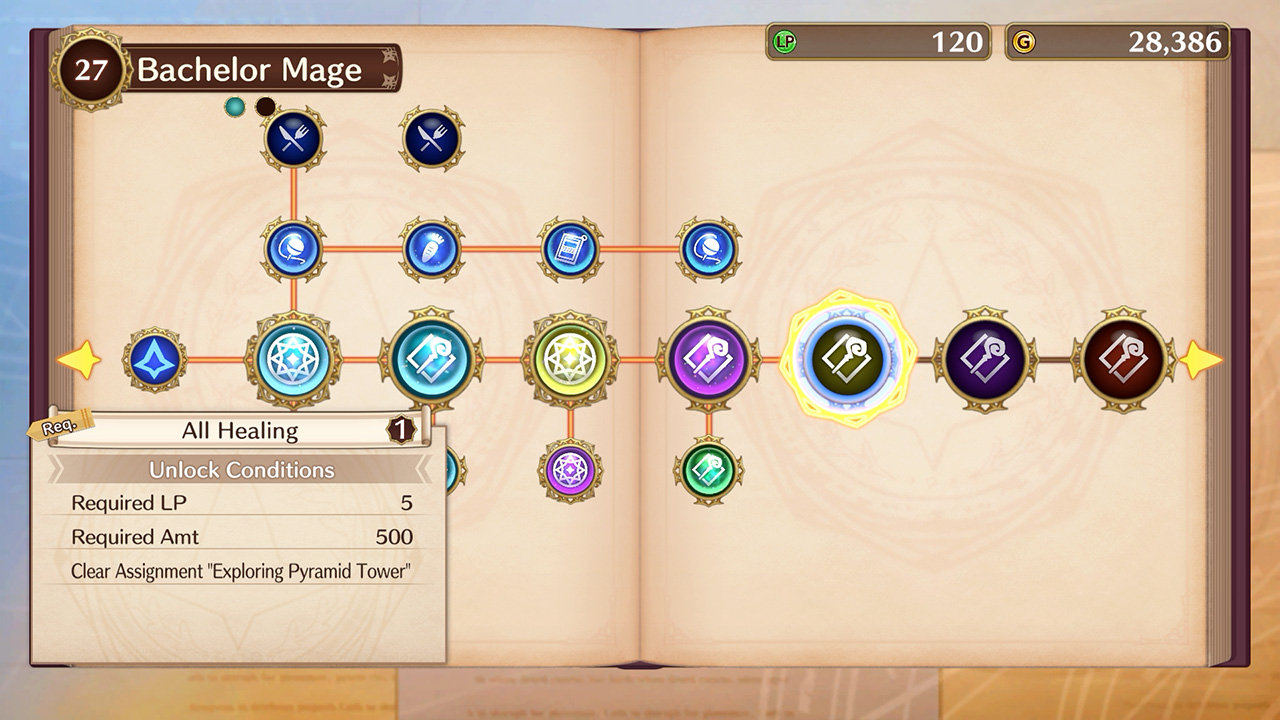Select the green staff node below the purple node
This screenshot has width=1280, height=720.
[708, 470]
